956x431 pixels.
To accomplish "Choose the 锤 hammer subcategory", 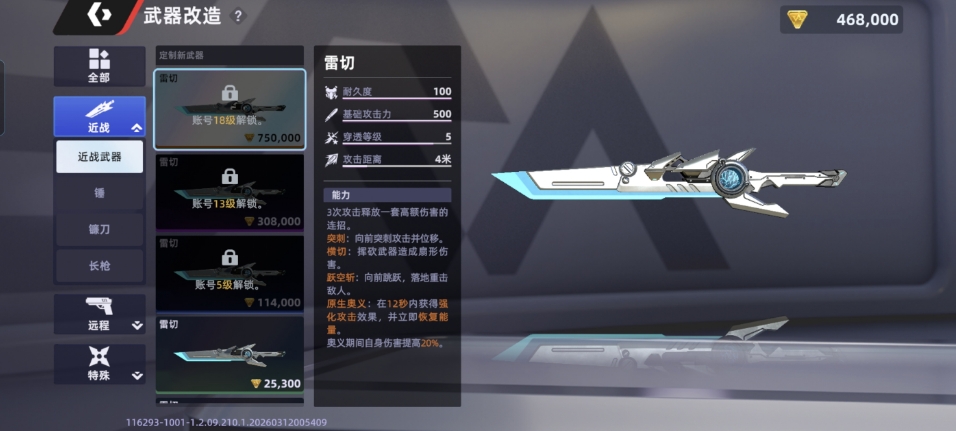I will click(x=99, y=193).
